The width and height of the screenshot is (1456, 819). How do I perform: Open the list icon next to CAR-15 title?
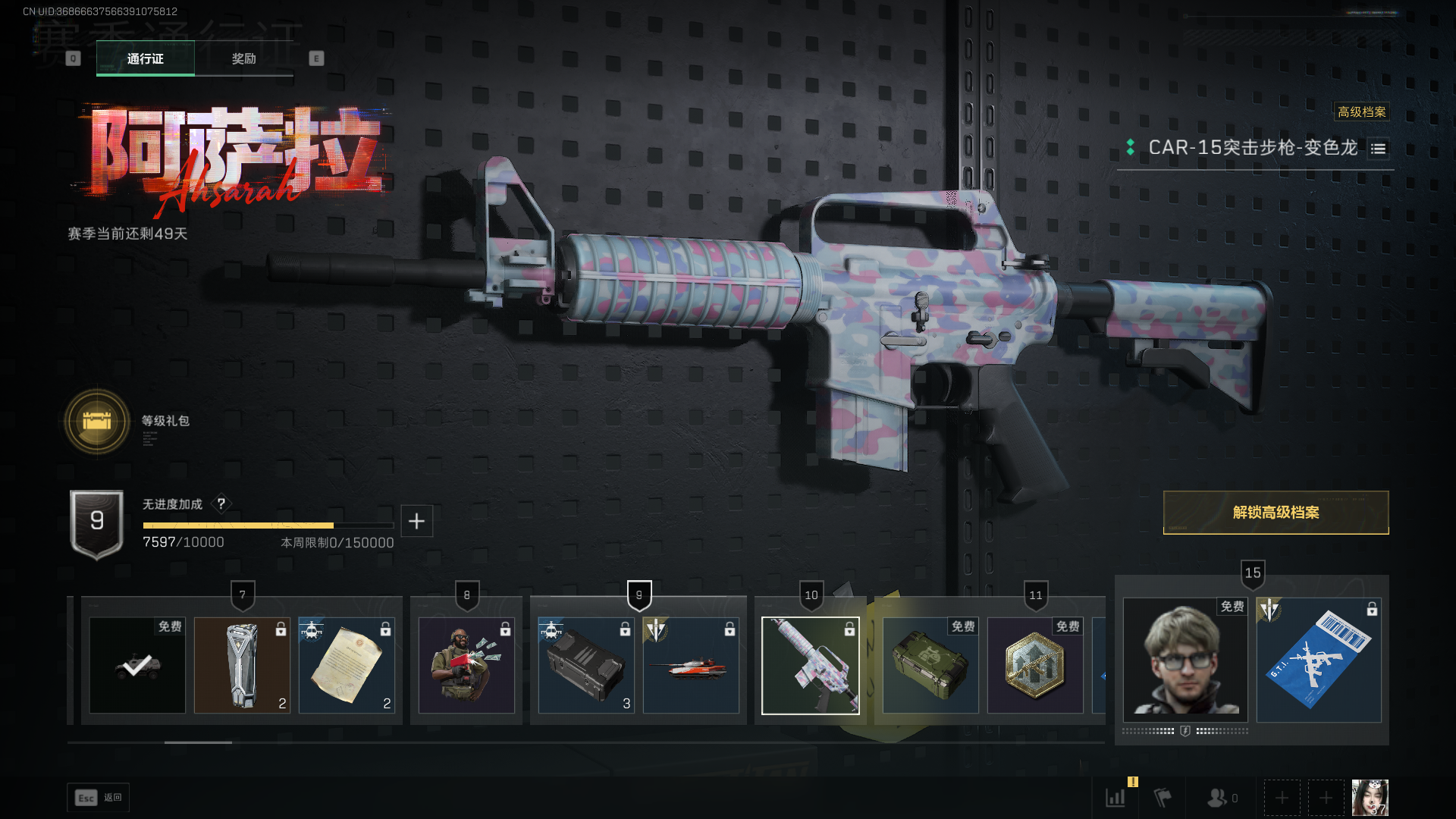1378,149
